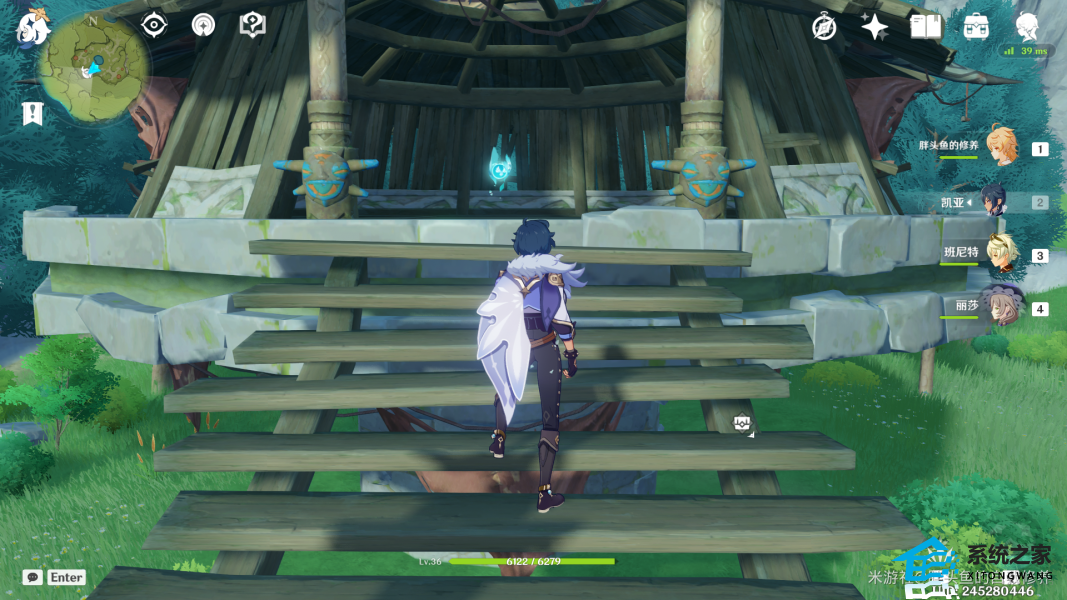Open the Paimon main menu
1067x600 pixels.
[32, 28]
